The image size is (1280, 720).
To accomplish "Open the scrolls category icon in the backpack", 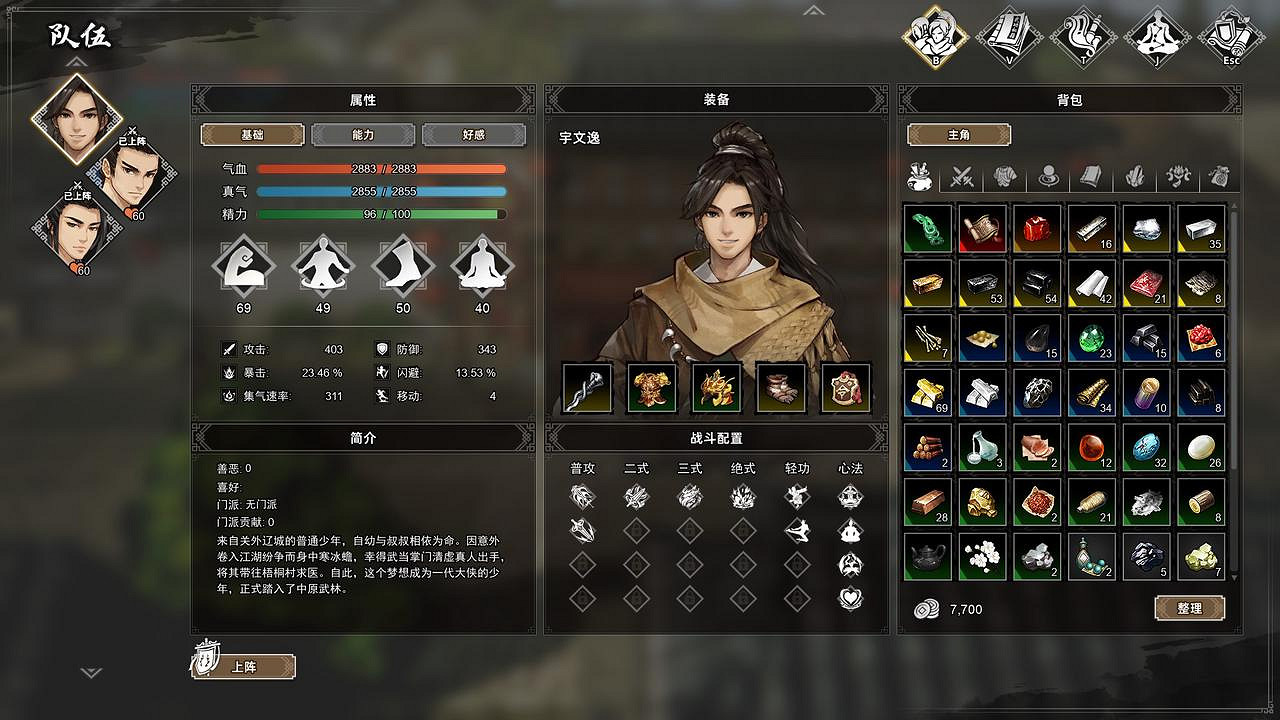I will pos(1089,177).
